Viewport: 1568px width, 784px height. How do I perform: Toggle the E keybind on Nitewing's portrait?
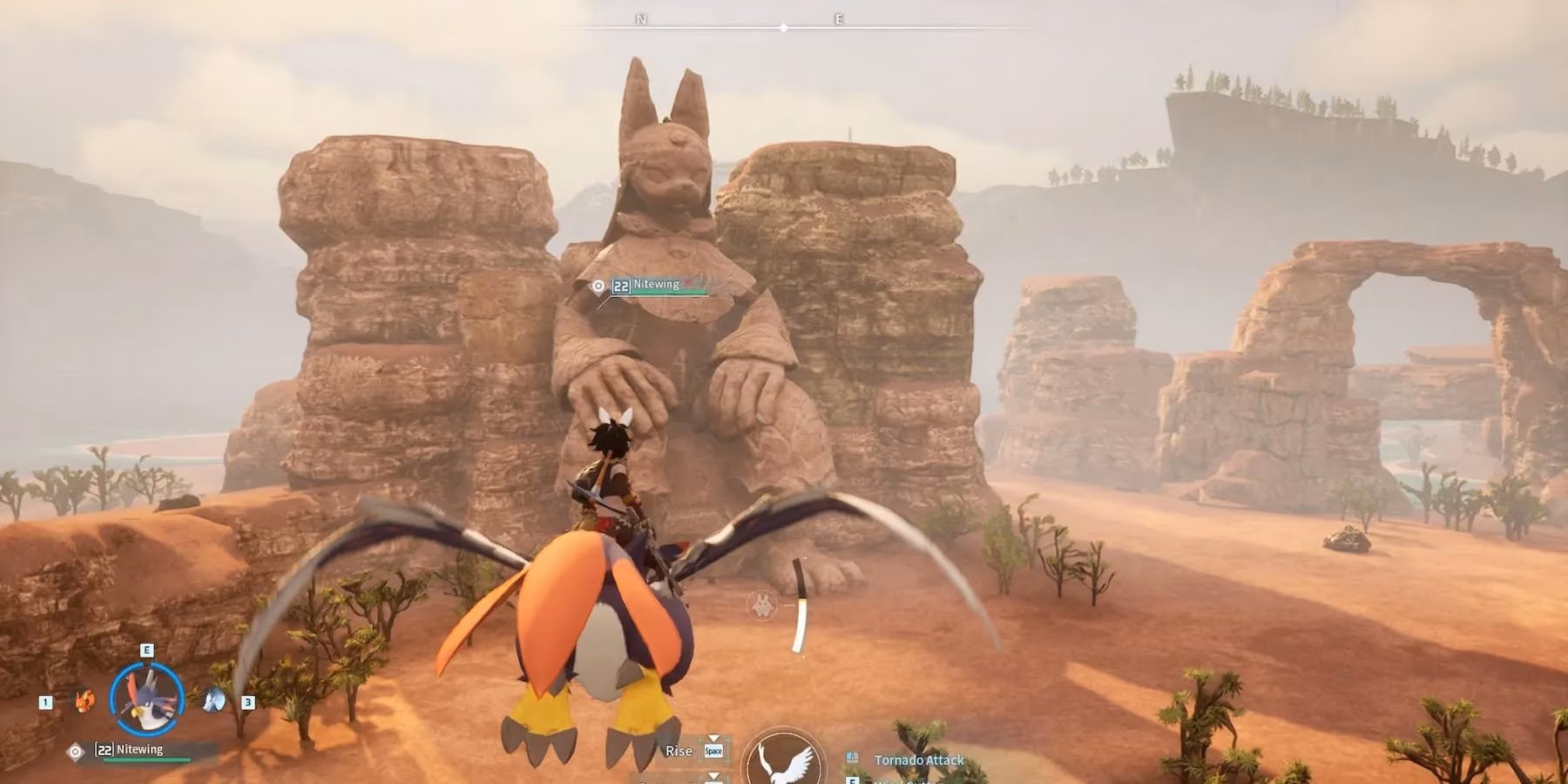click(146, 650)
